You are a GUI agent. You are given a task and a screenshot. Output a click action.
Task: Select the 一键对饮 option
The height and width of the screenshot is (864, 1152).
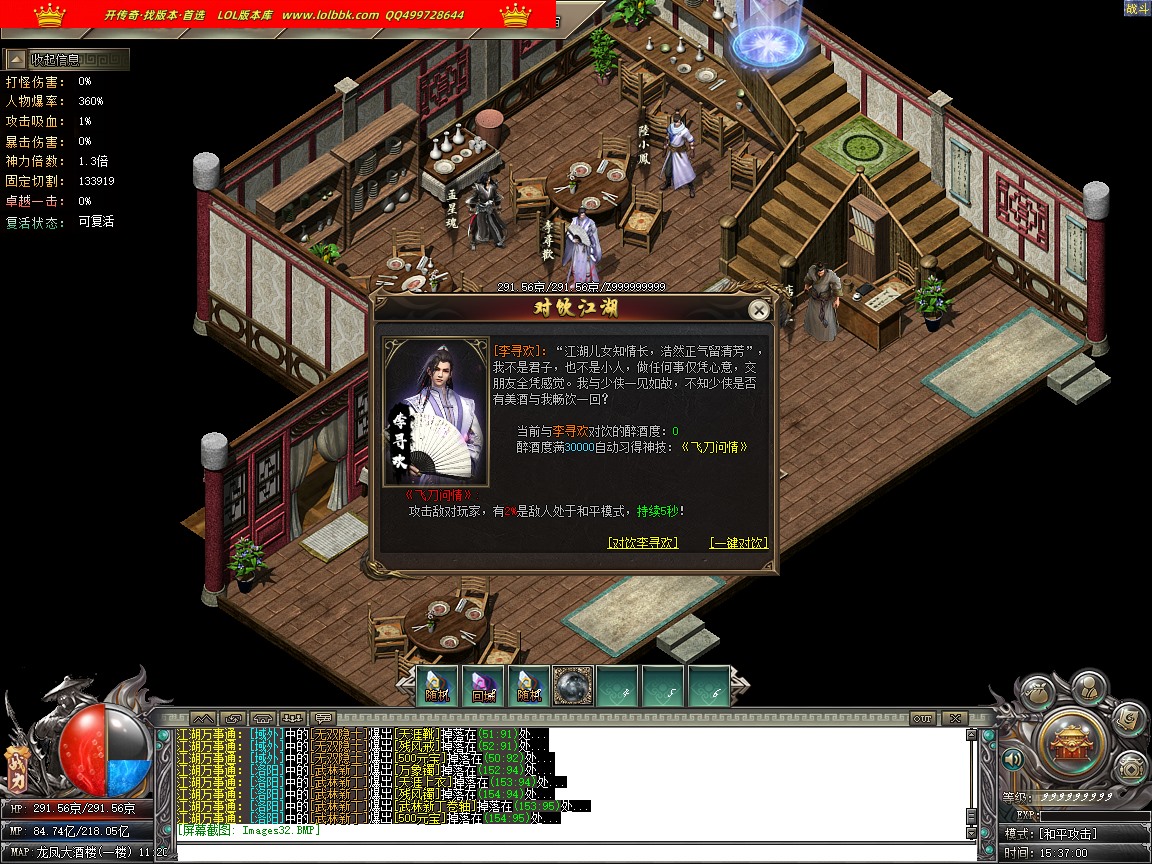[x=739, y=543]
